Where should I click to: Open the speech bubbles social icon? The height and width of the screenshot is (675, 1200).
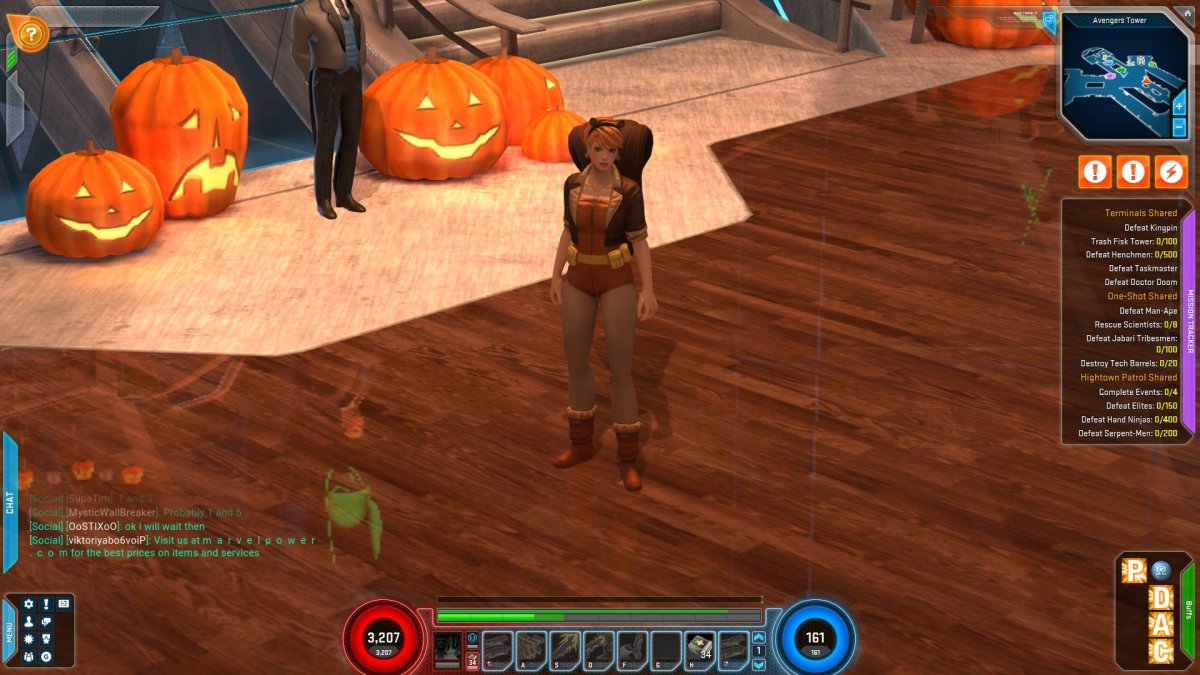click(46, 622)
